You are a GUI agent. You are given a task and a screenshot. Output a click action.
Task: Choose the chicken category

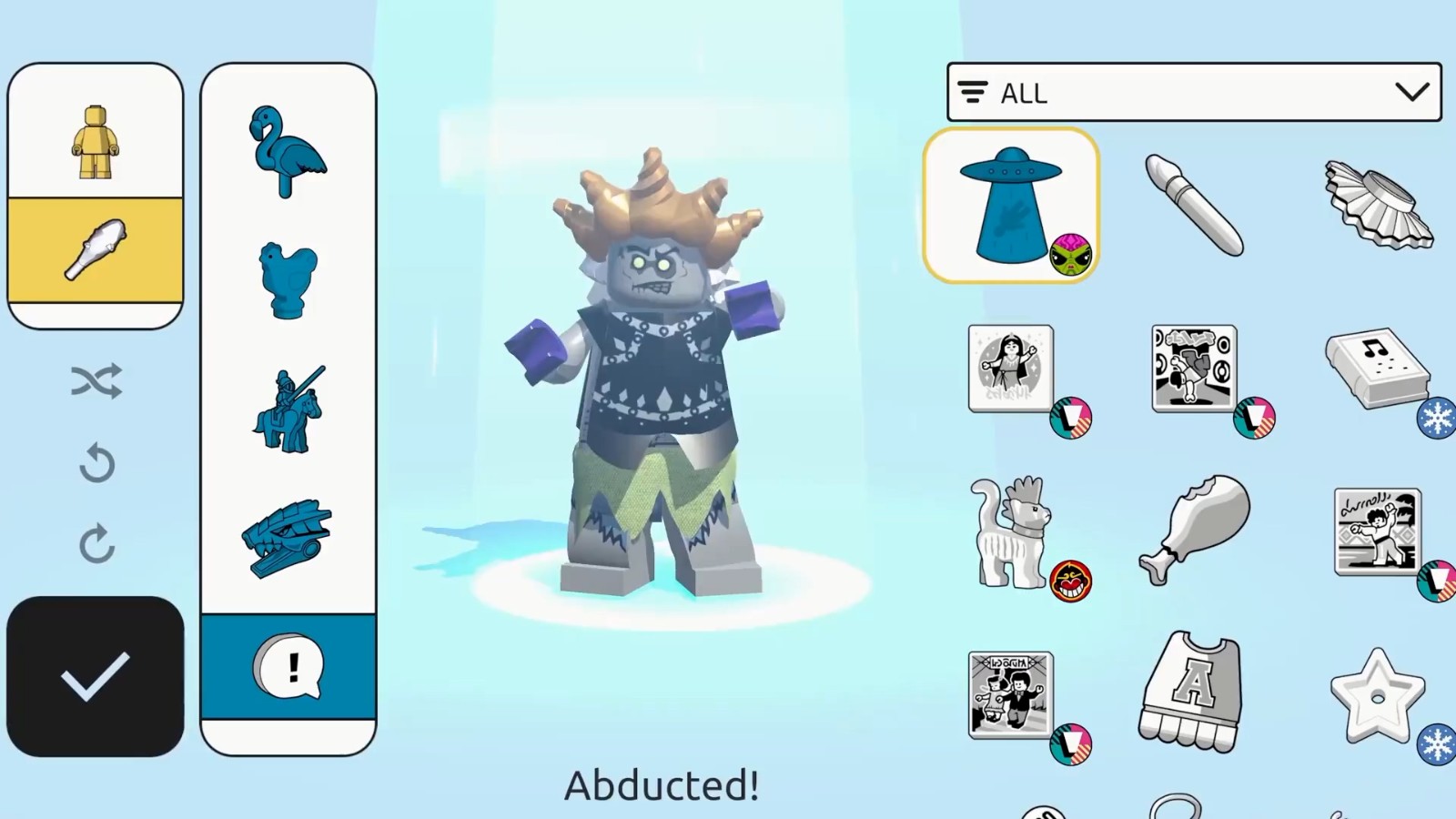click(x=288, y=280)
